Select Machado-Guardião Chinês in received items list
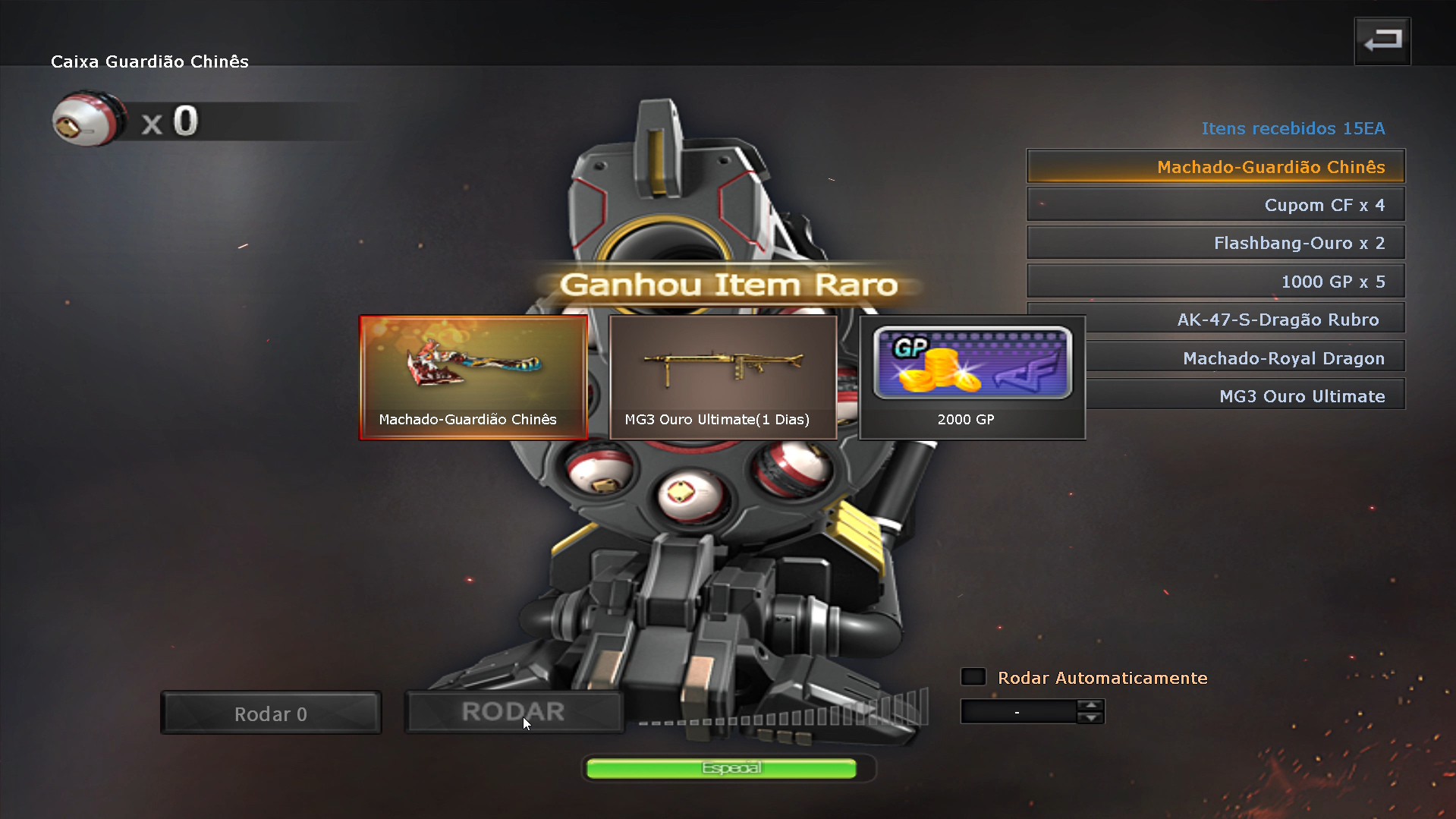Viewport: 1456px width, 819px height. pyautogui.click(x=1215, y=166)
